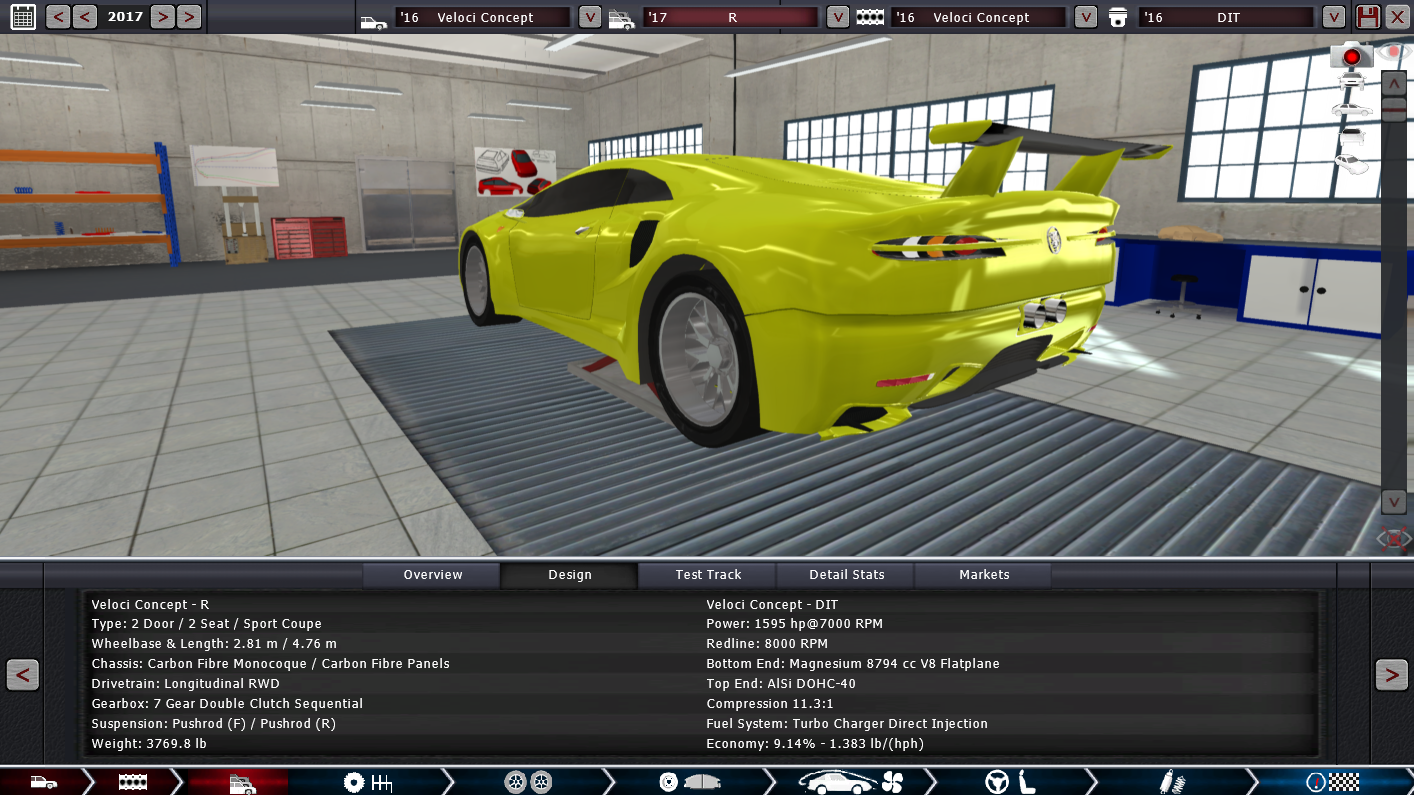The height and width of the screenshot is (795, 1414).
Task: View the Markets tab
Action: click(984, 575)
